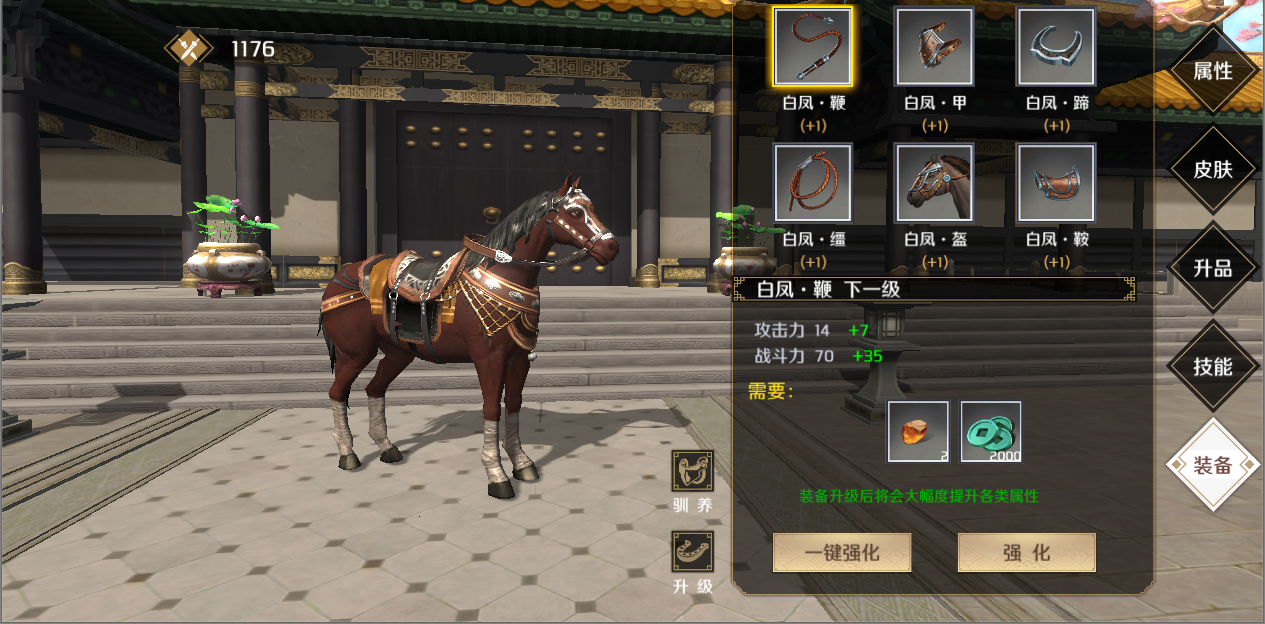Screen dimensions: 1265x624
Task: Choose the 白凤·蹄 horseshoe slot
Action: click(1056, 46)
